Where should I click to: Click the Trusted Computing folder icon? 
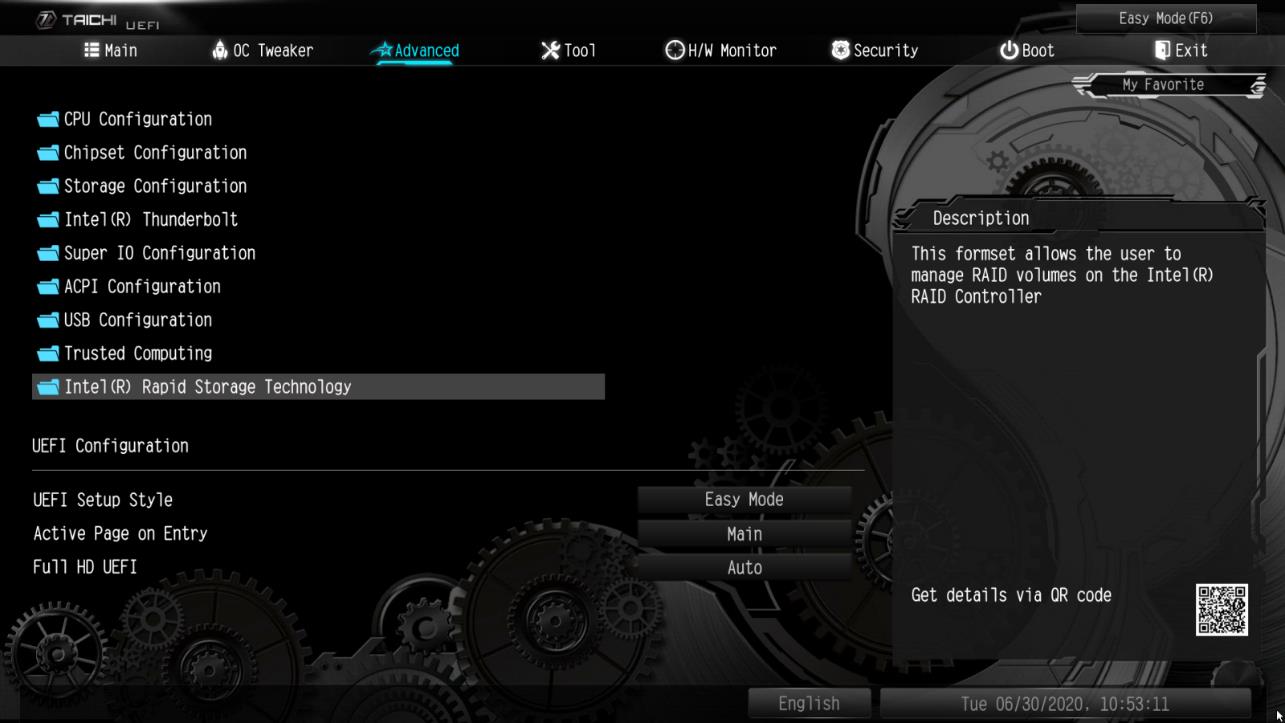(x=46, y=353)
